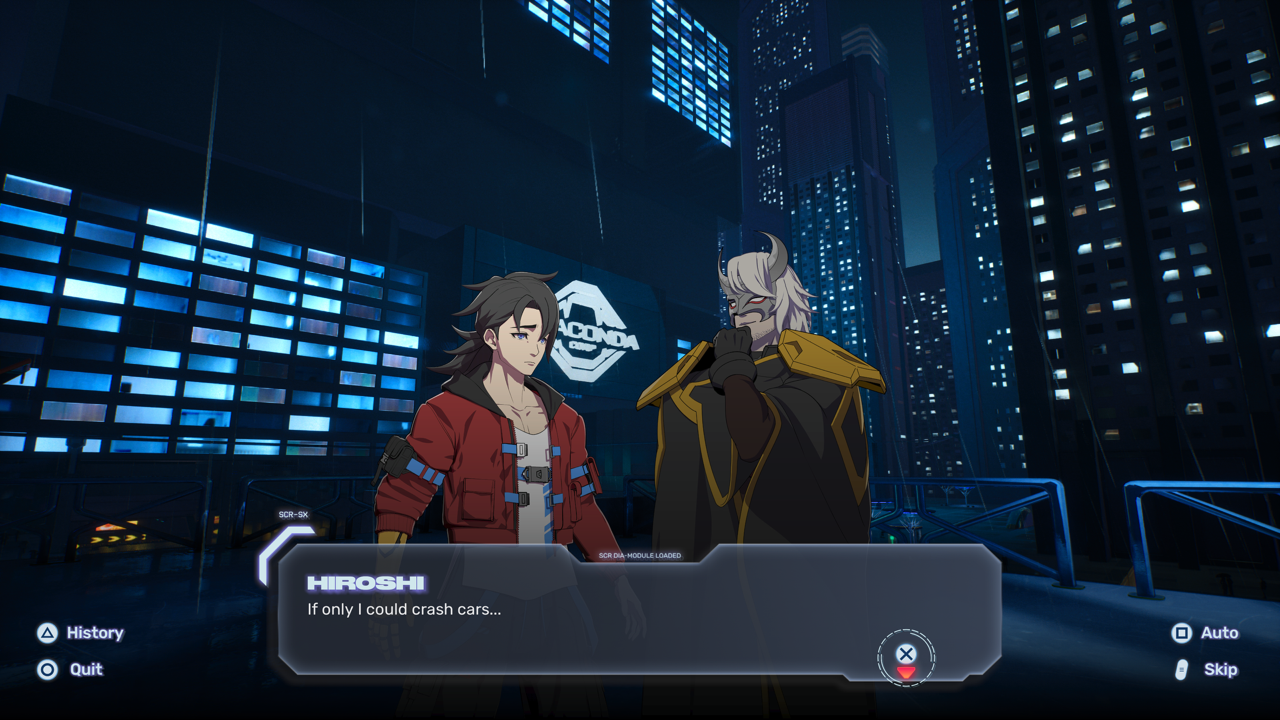Toggle Auto dialogue advance

[x=1205, y=633]
